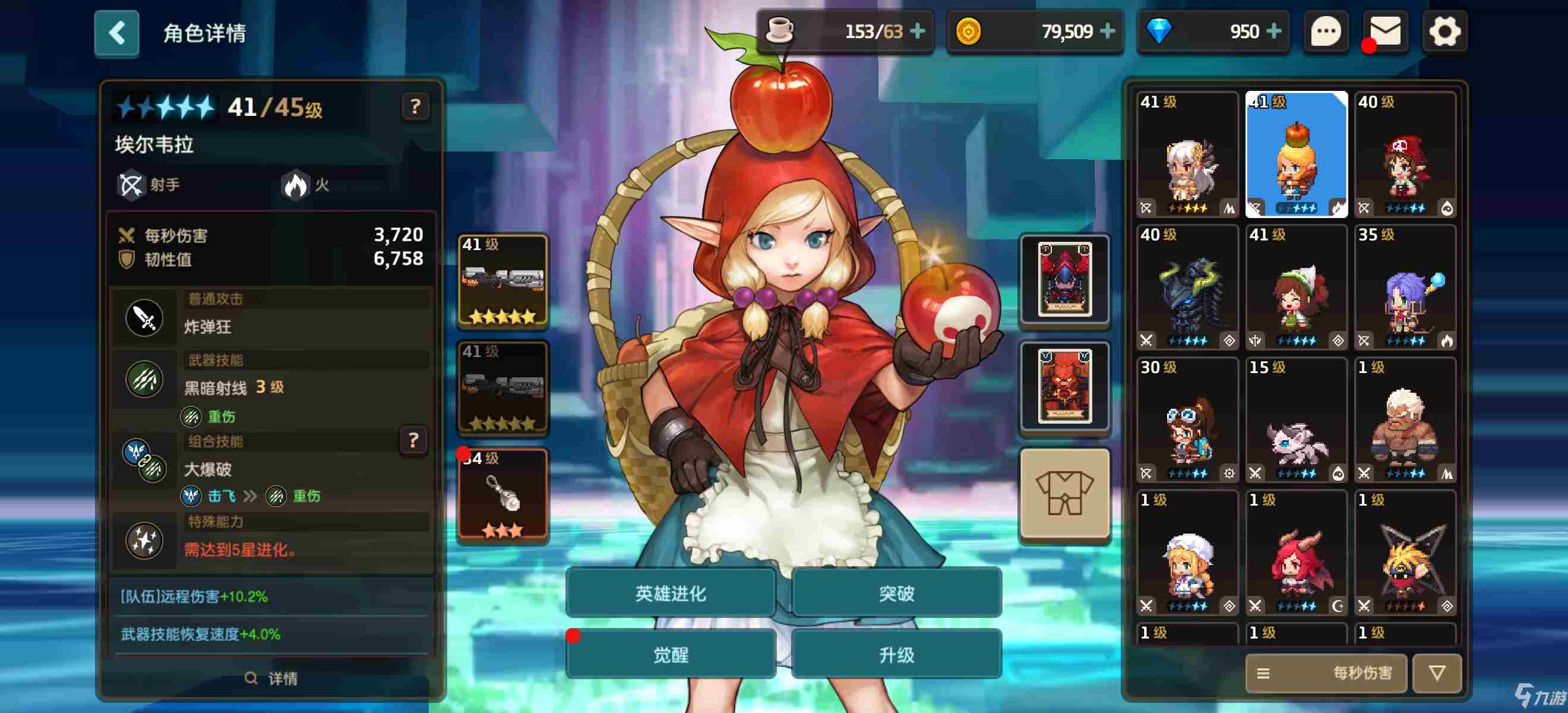
Task: Open the costume shirt slot
Action: (1064, 494)
